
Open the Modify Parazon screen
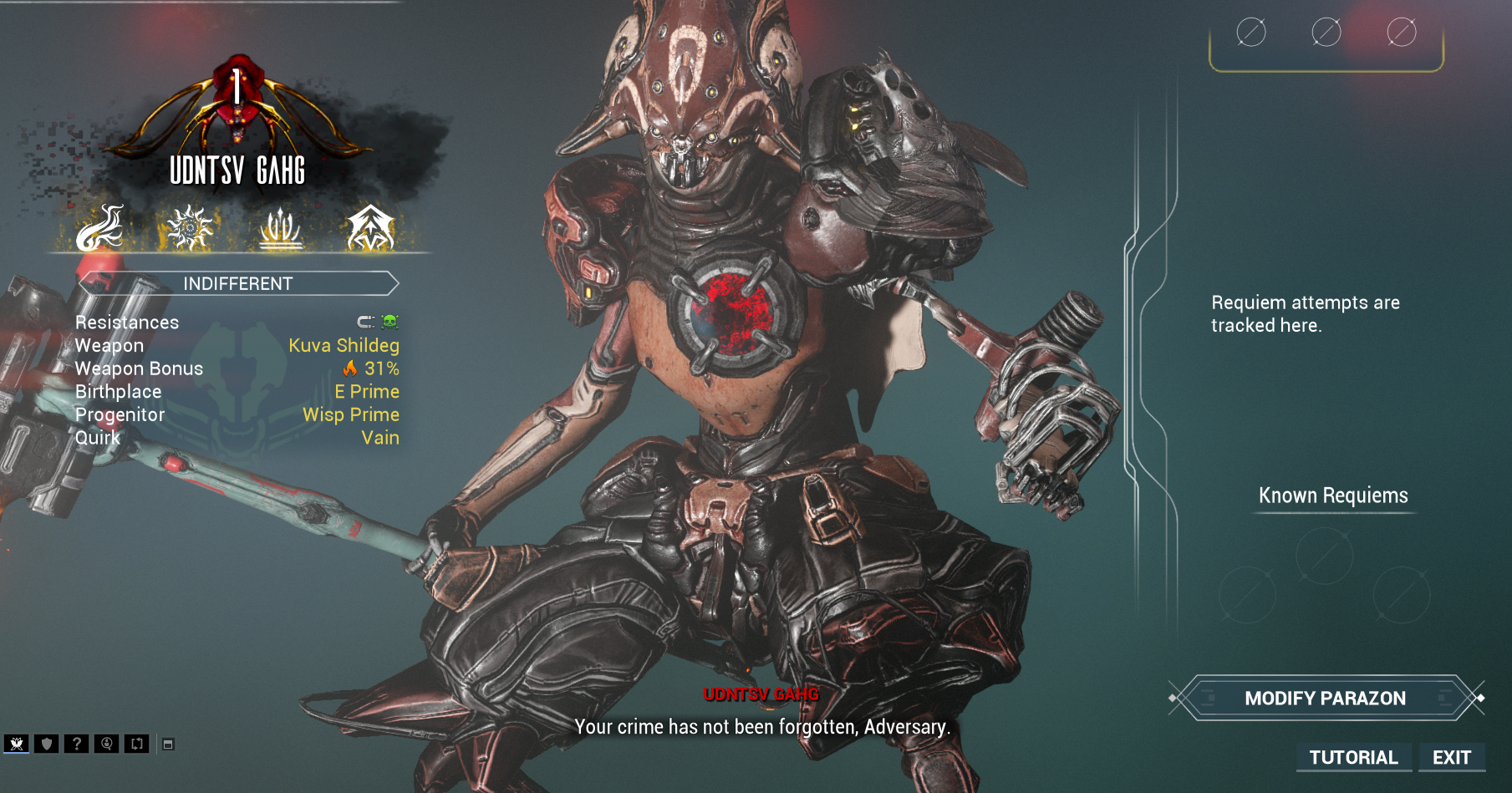point(1325,698)
